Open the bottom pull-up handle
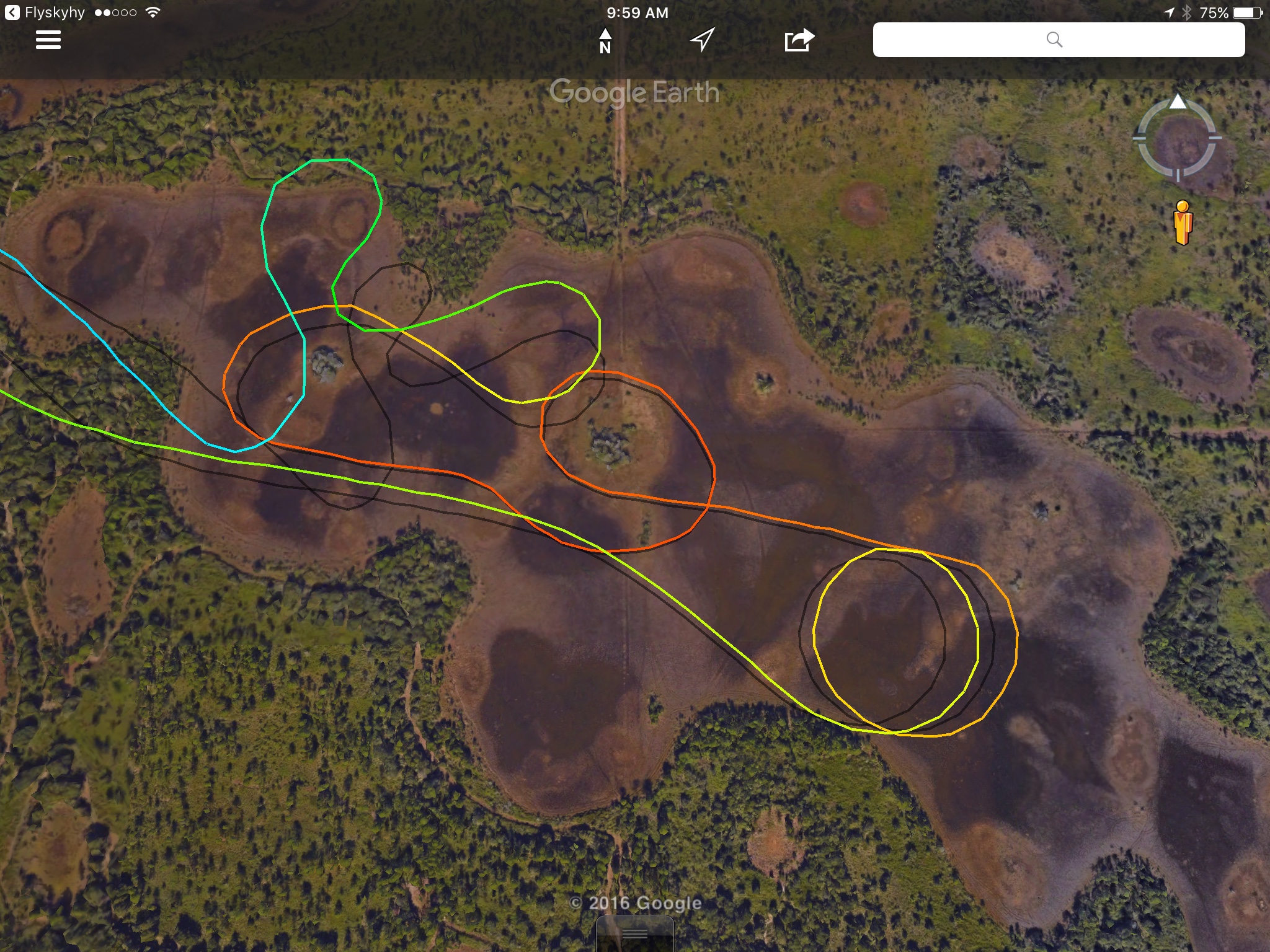Viewport: 1270px width, 952px height. (634, 934)
